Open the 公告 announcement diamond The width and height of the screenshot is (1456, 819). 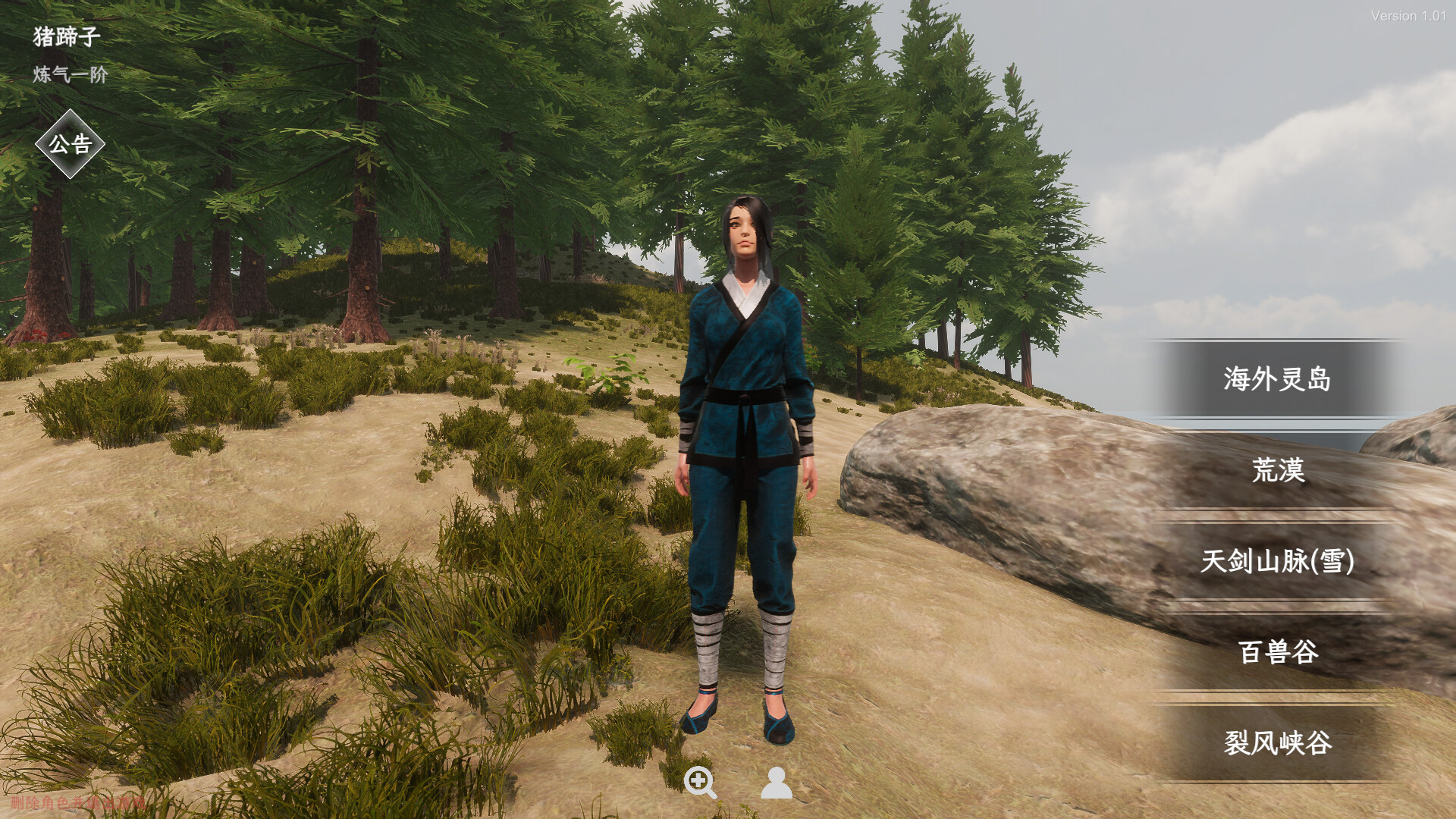[x=70, y=144]
